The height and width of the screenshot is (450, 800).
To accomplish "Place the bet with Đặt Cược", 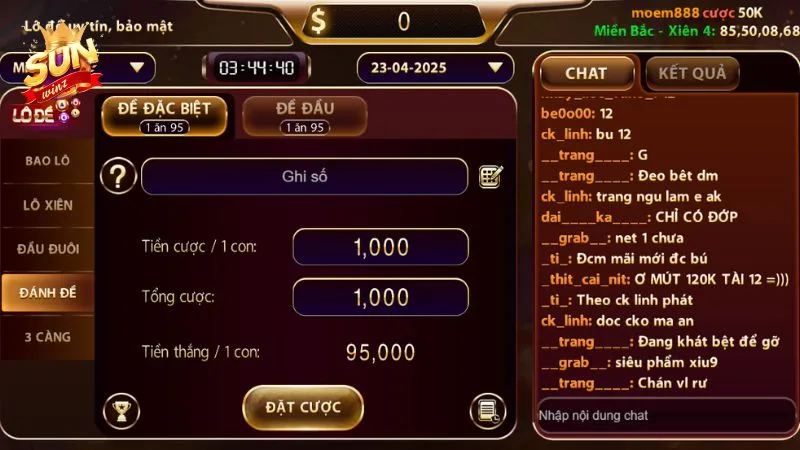I will tap(302, 407).
